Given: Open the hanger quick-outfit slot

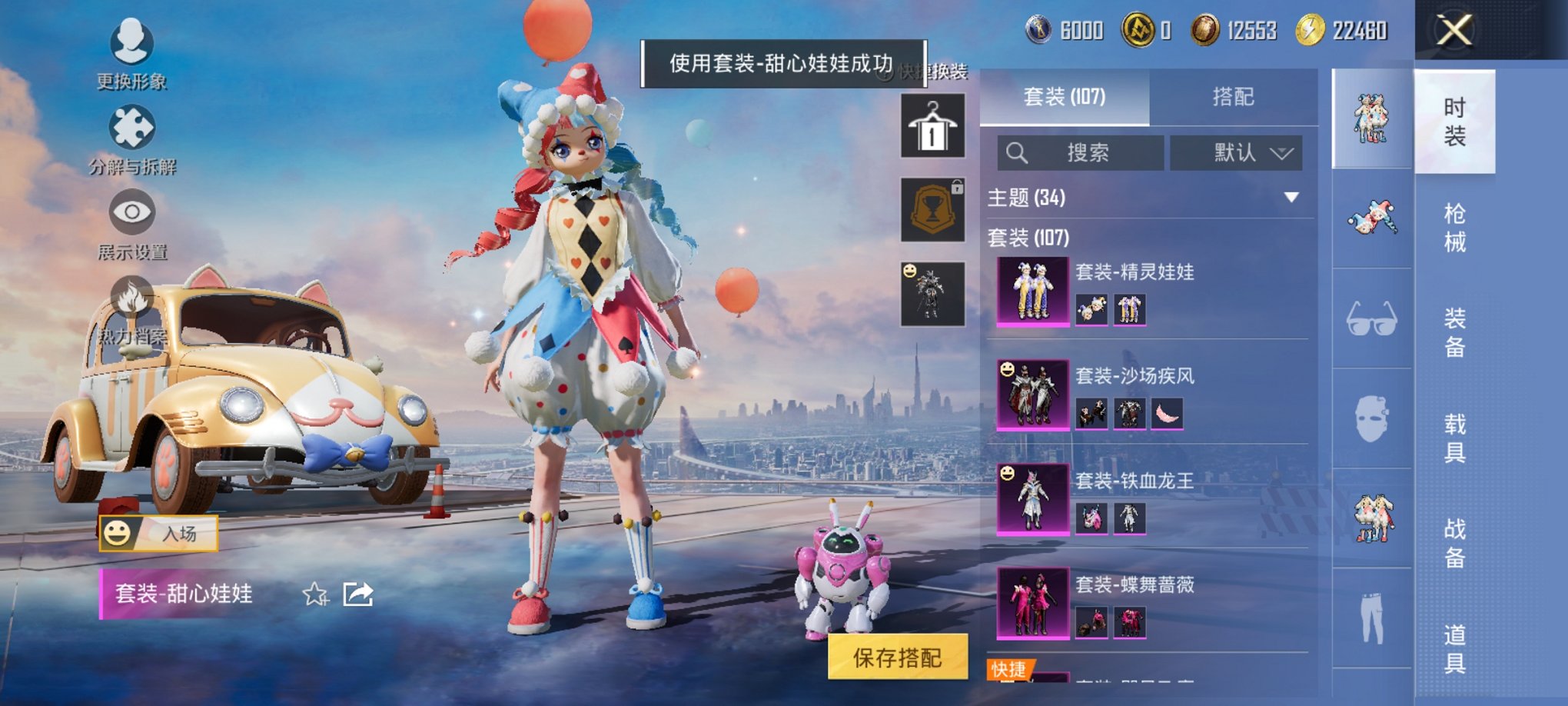Looking at the screenshot, I should [x=932, y=125].
